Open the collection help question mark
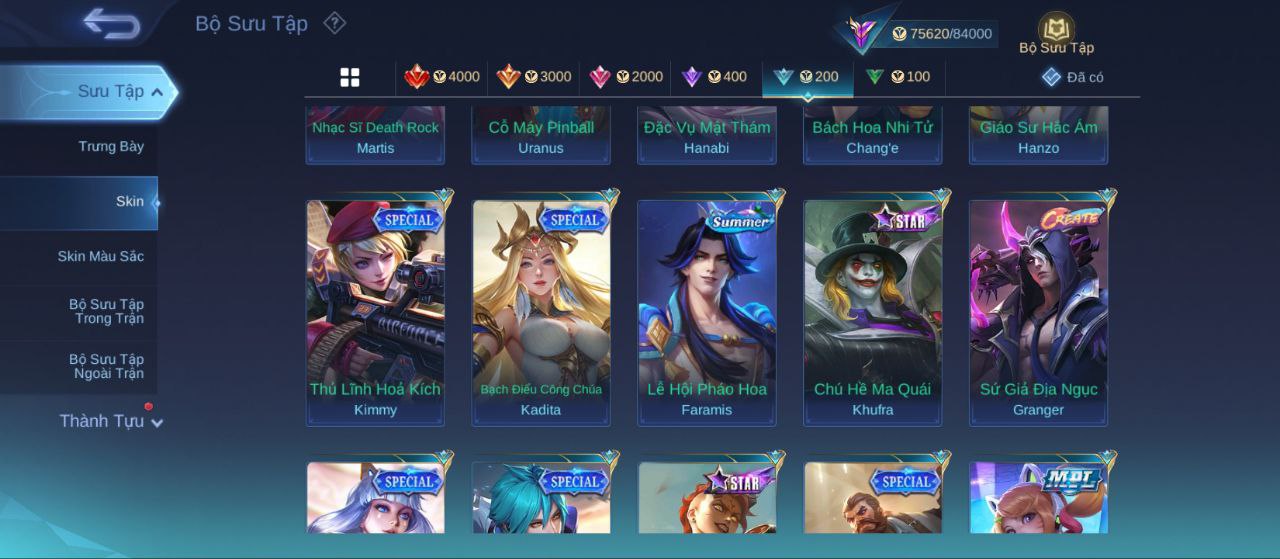The height and width of the screenshot is (559, 1280). point(335,23)
